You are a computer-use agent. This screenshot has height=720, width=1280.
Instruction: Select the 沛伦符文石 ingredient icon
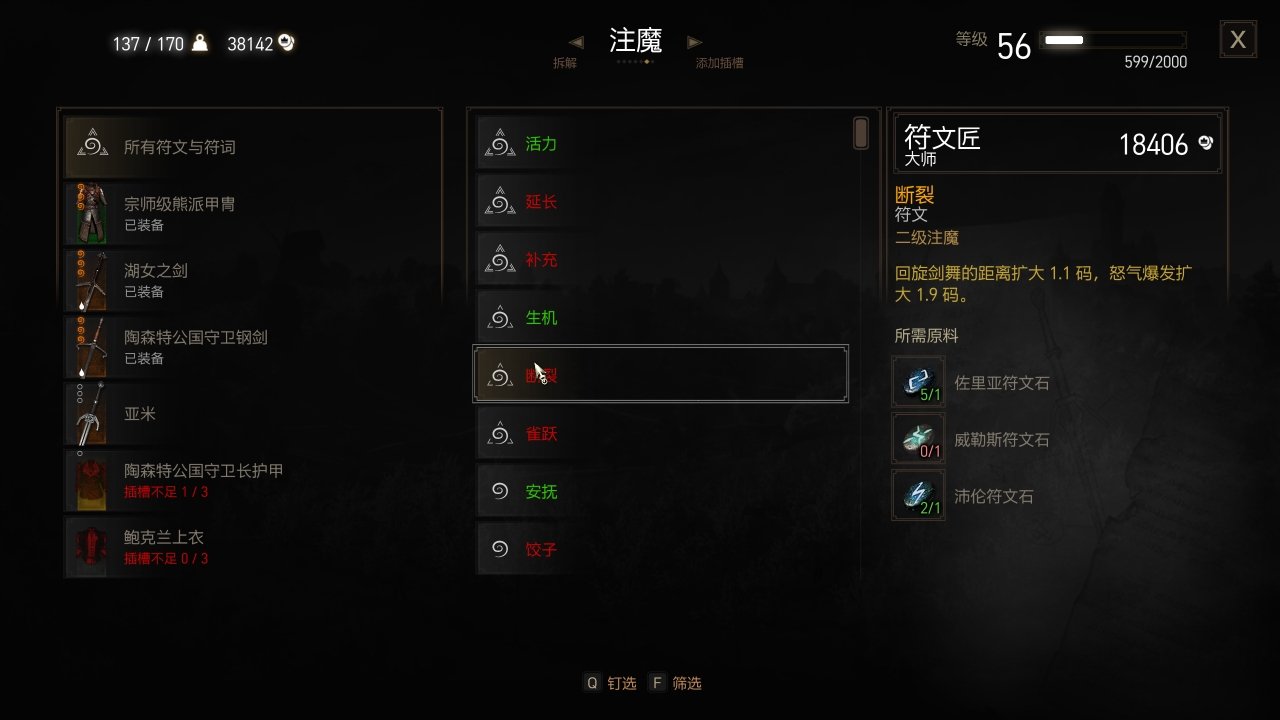(x=917, y=495)
